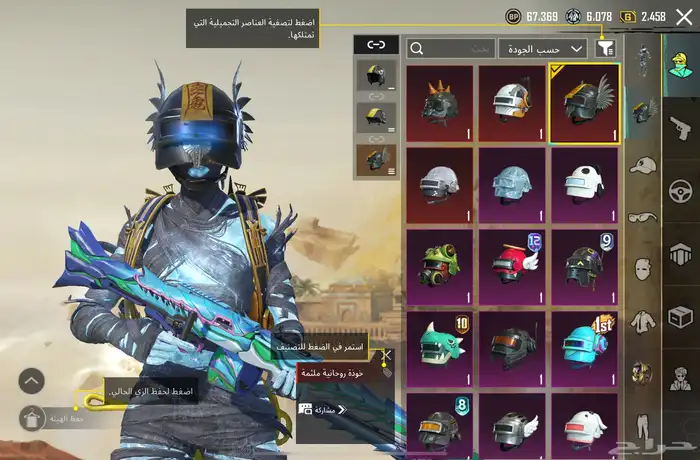Choose the green frog helmet skin

439,265
